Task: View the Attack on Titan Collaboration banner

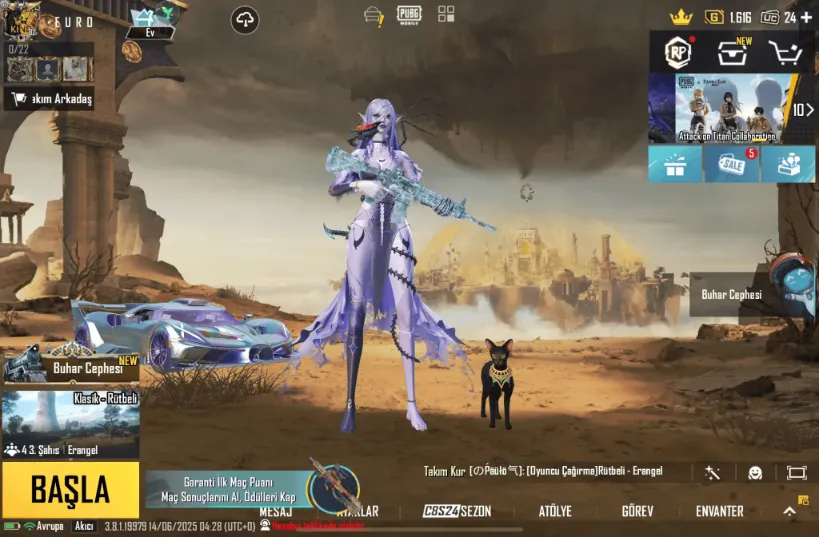Action: (x=727, y=109)
